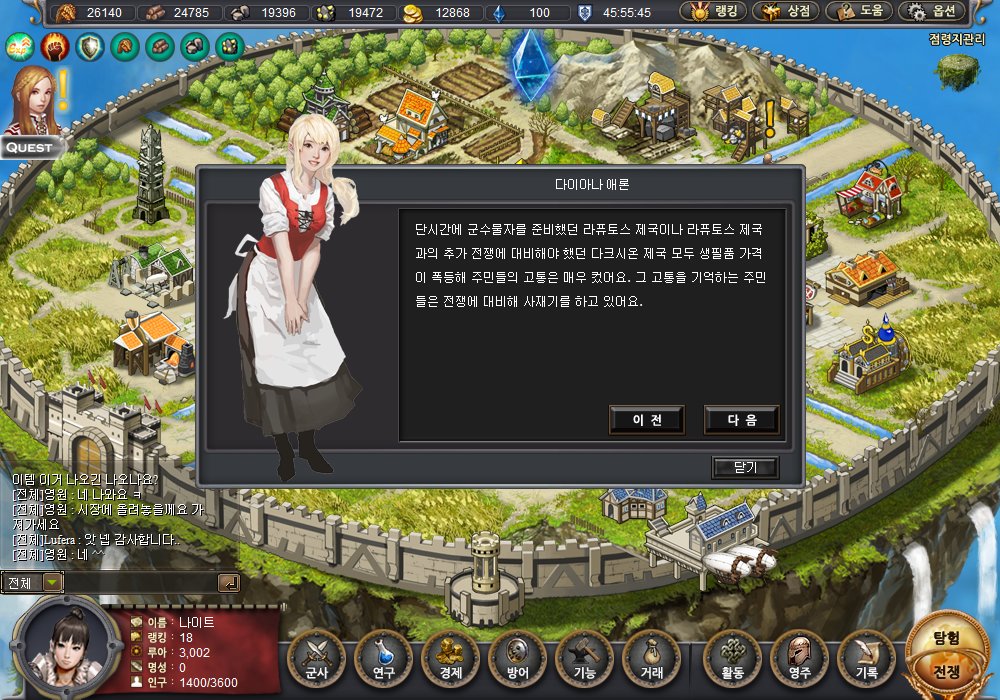Click the 다음 (Next) dialogue button
This screenshot has height=700, width=1000.
[741, 420]
